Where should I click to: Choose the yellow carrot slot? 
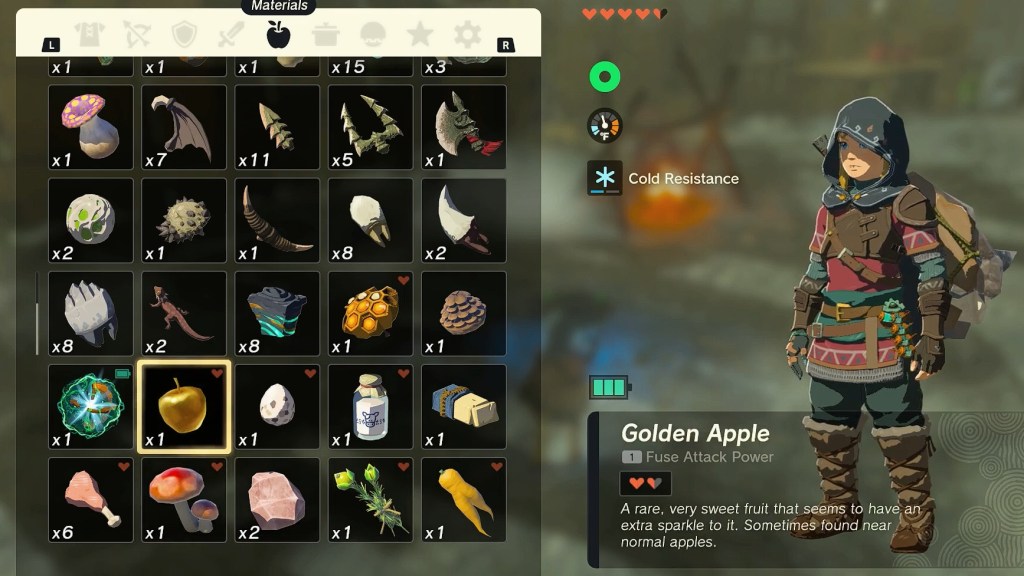(x=464, y=500)
